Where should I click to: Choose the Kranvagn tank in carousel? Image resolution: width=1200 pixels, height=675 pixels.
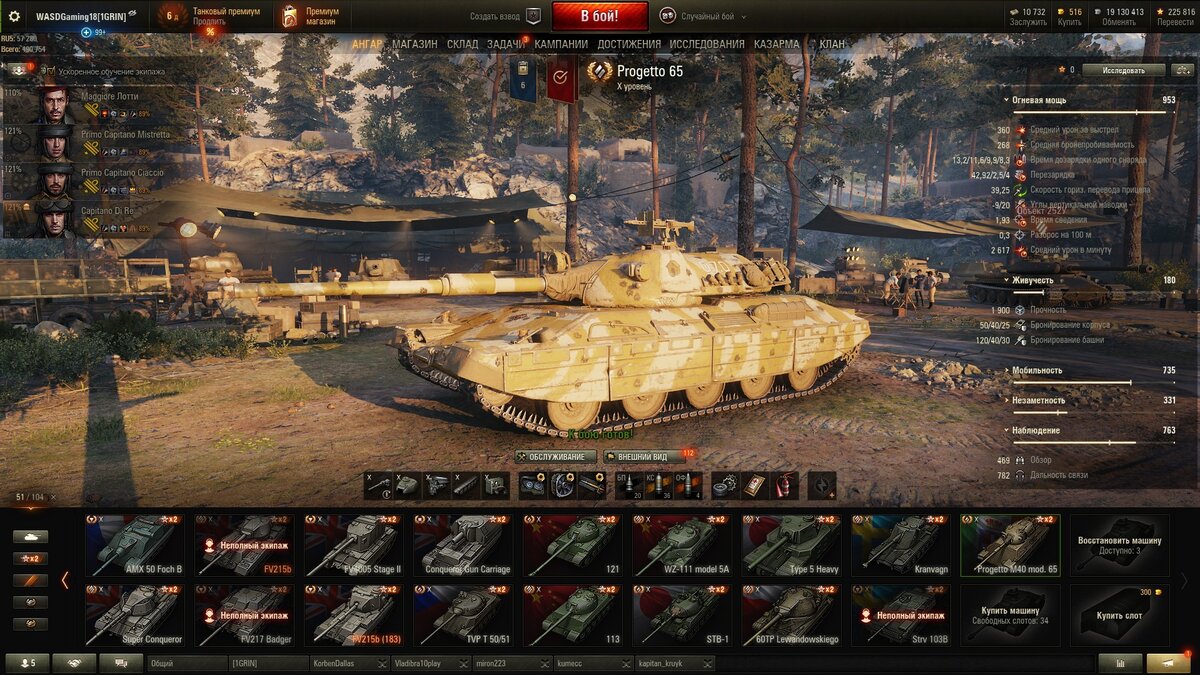tap(900, 545)
